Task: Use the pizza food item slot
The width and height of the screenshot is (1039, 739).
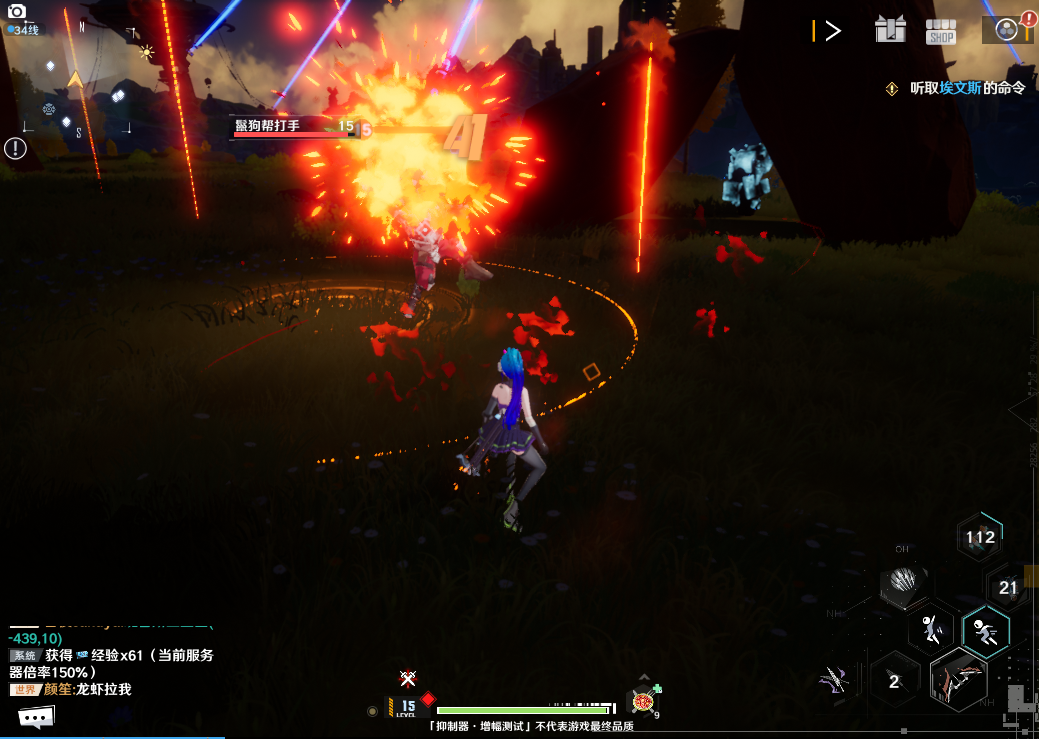Action: point(642,701)
